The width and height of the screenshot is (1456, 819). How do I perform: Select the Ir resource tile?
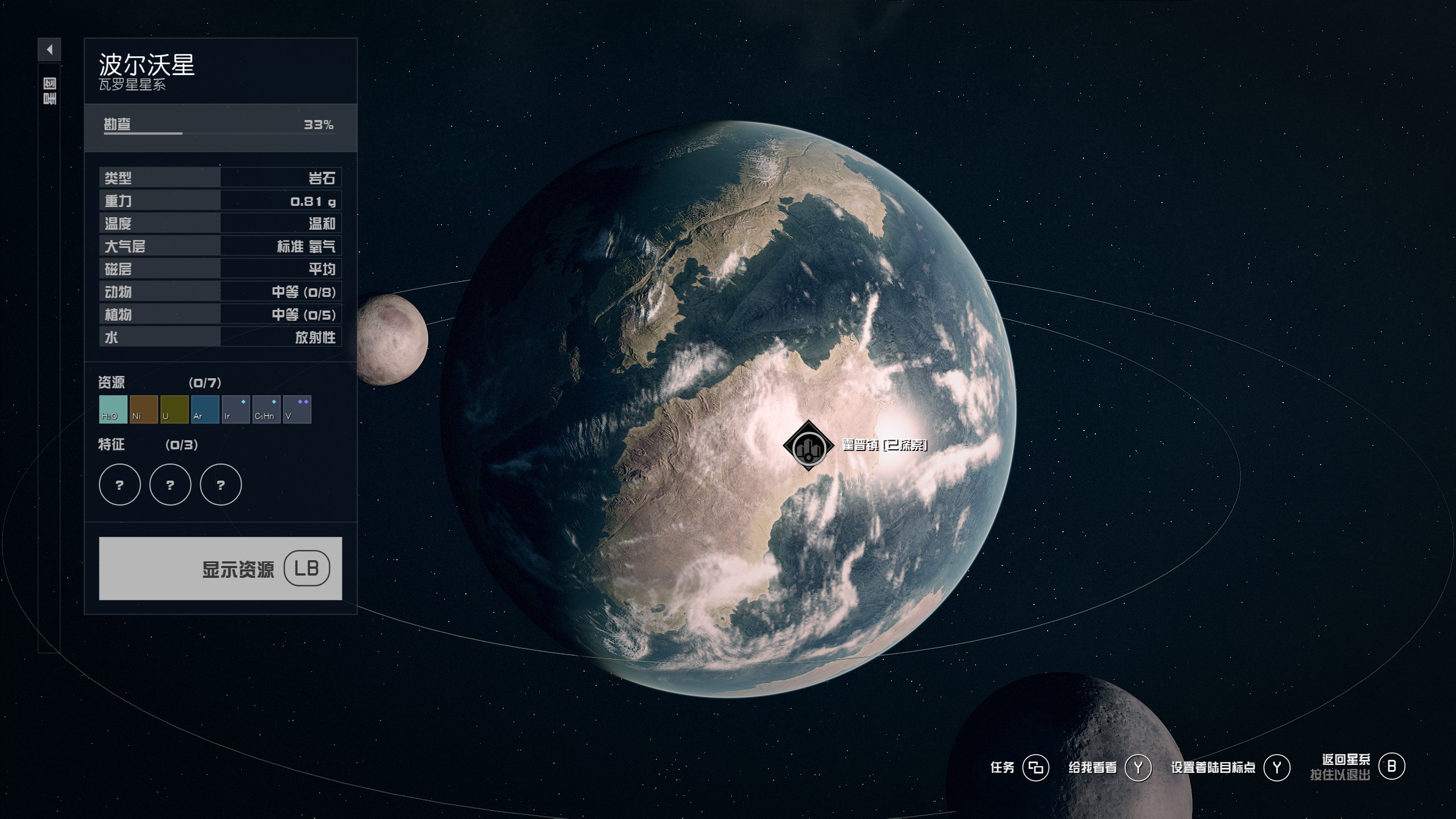(235, 409)
